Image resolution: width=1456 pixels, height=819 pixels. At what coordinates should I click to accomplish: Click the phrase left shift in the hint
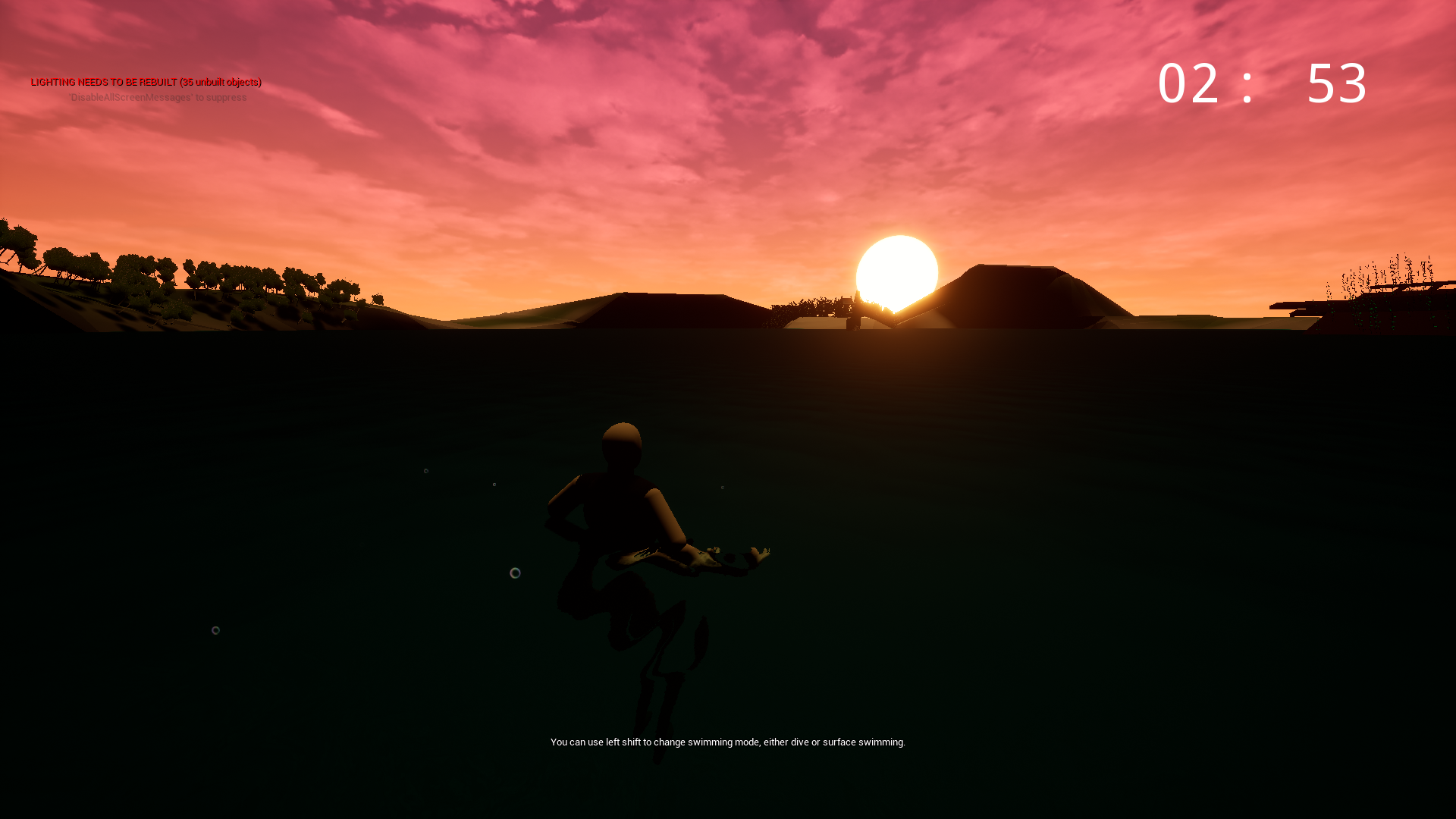623,742
